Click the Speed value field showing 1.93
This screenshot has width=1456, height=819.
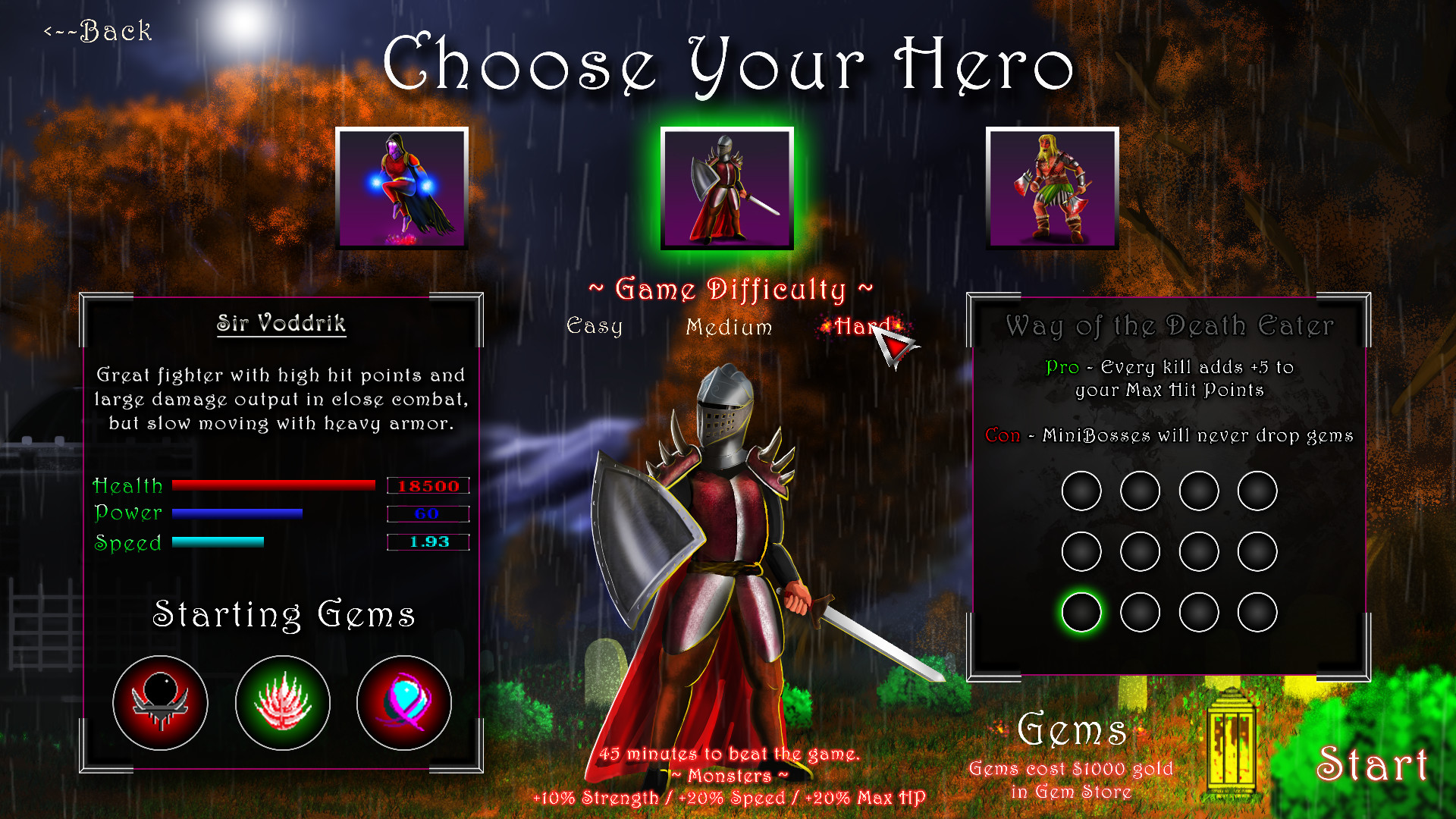coord(428,542)
